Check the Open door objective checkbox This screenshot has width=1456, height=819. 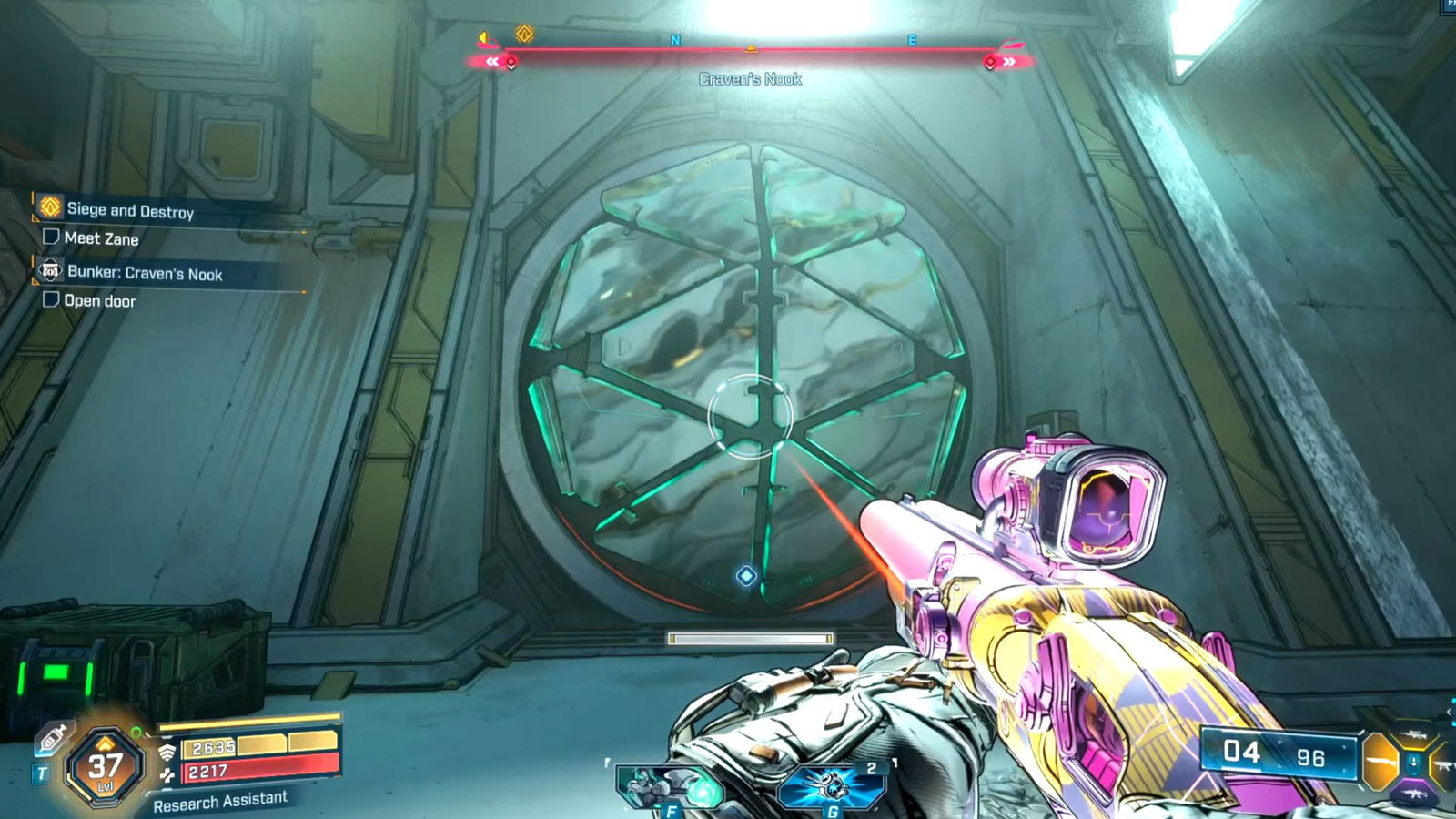[52, 300]
